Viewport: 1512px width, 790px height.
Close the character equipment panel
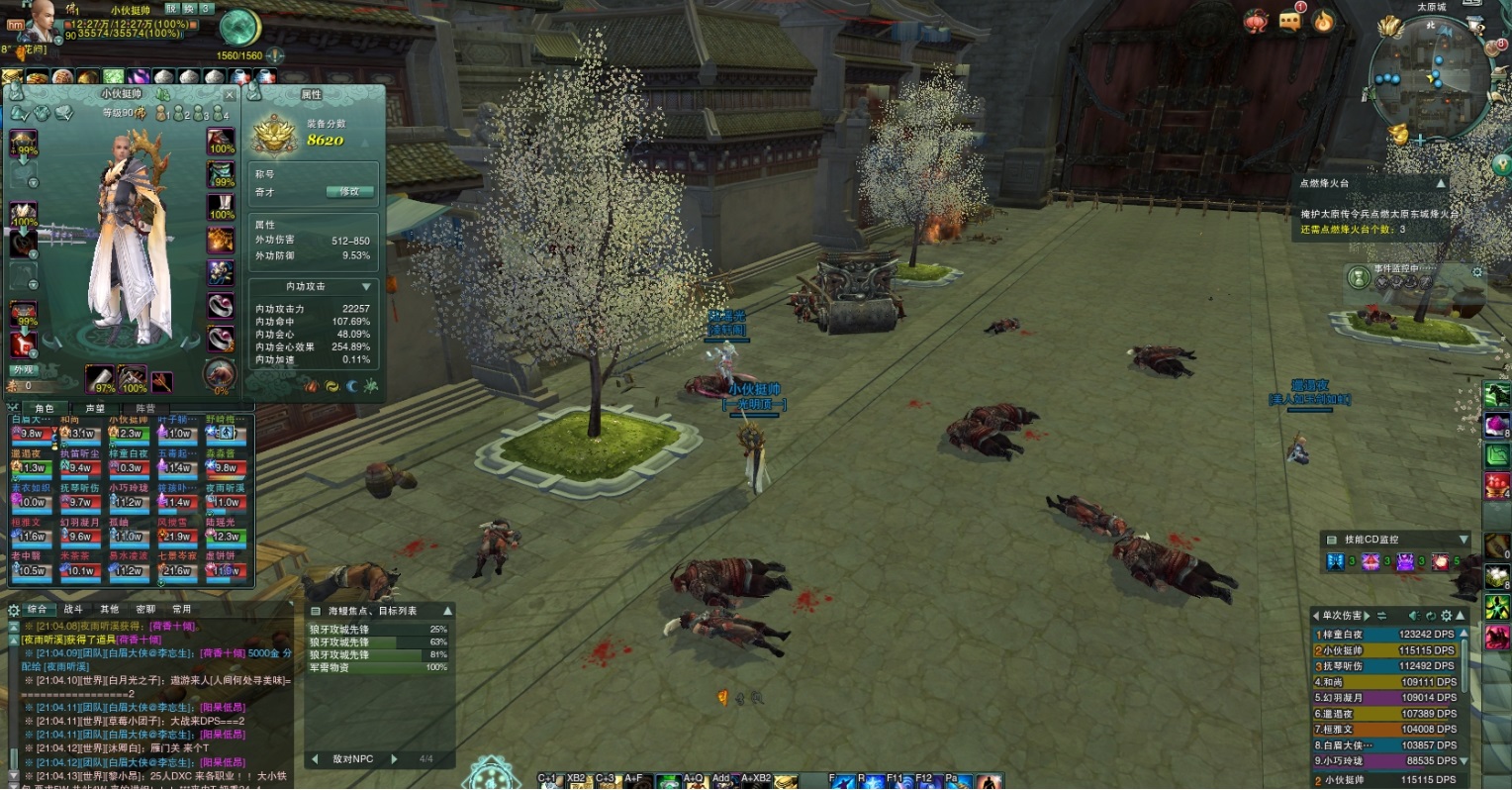(230, 95)
